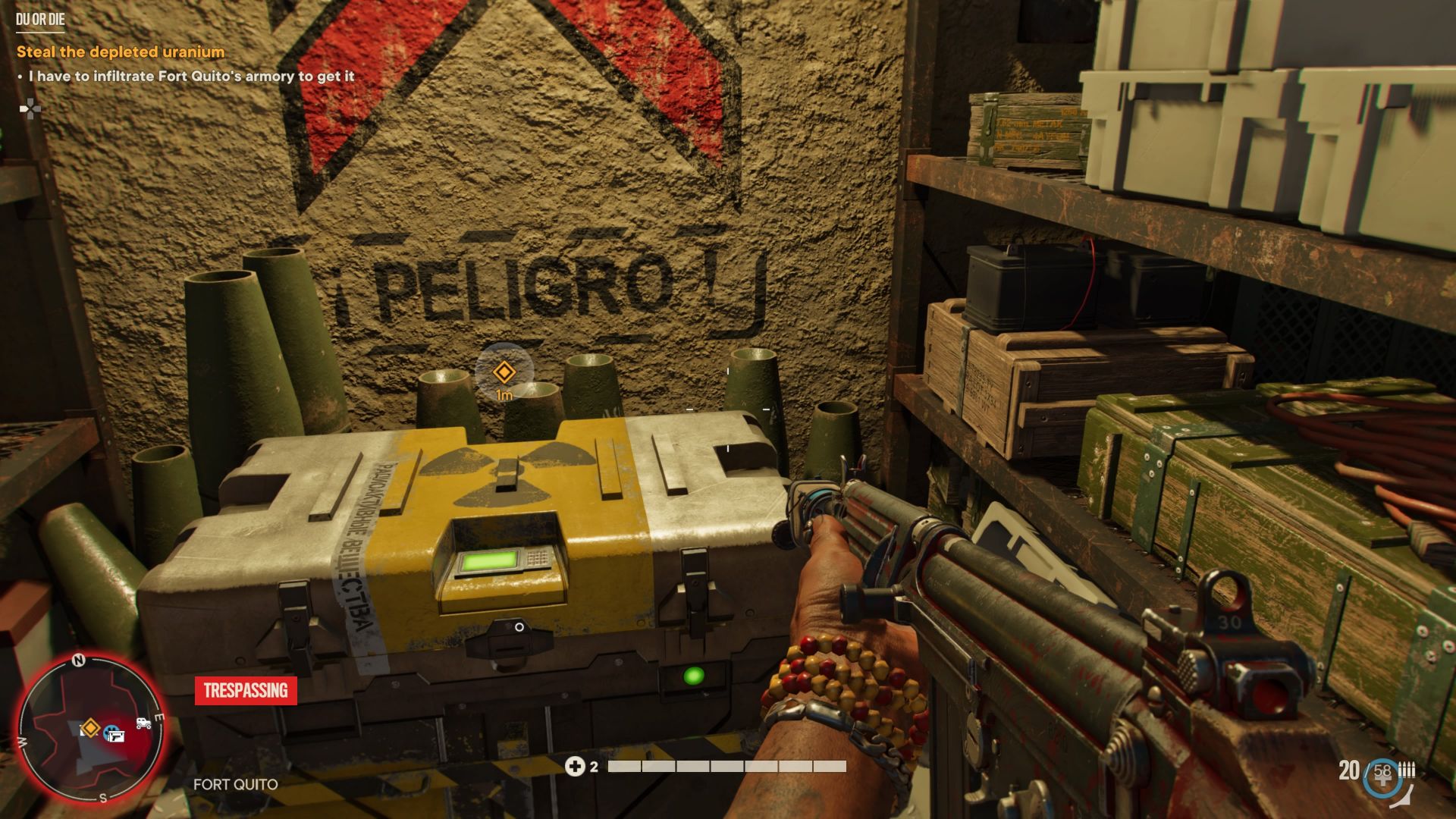Click the bullet stack icons beside the ammo count
The height and width of the screenshot is (819, 1456).
click(x=1407, y=768)
